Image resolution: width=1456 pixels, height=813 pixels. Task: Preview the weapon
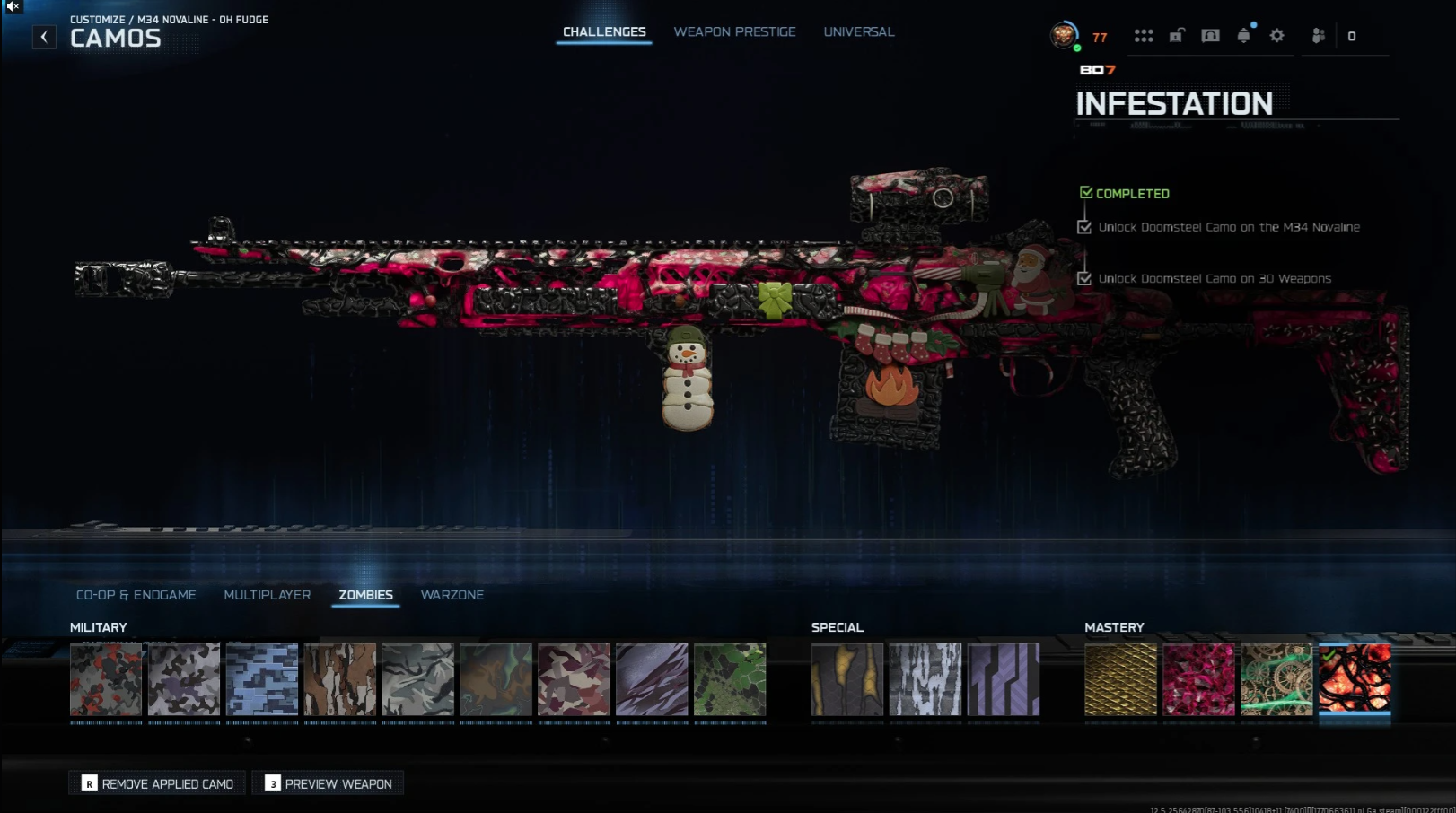[329, 783]
